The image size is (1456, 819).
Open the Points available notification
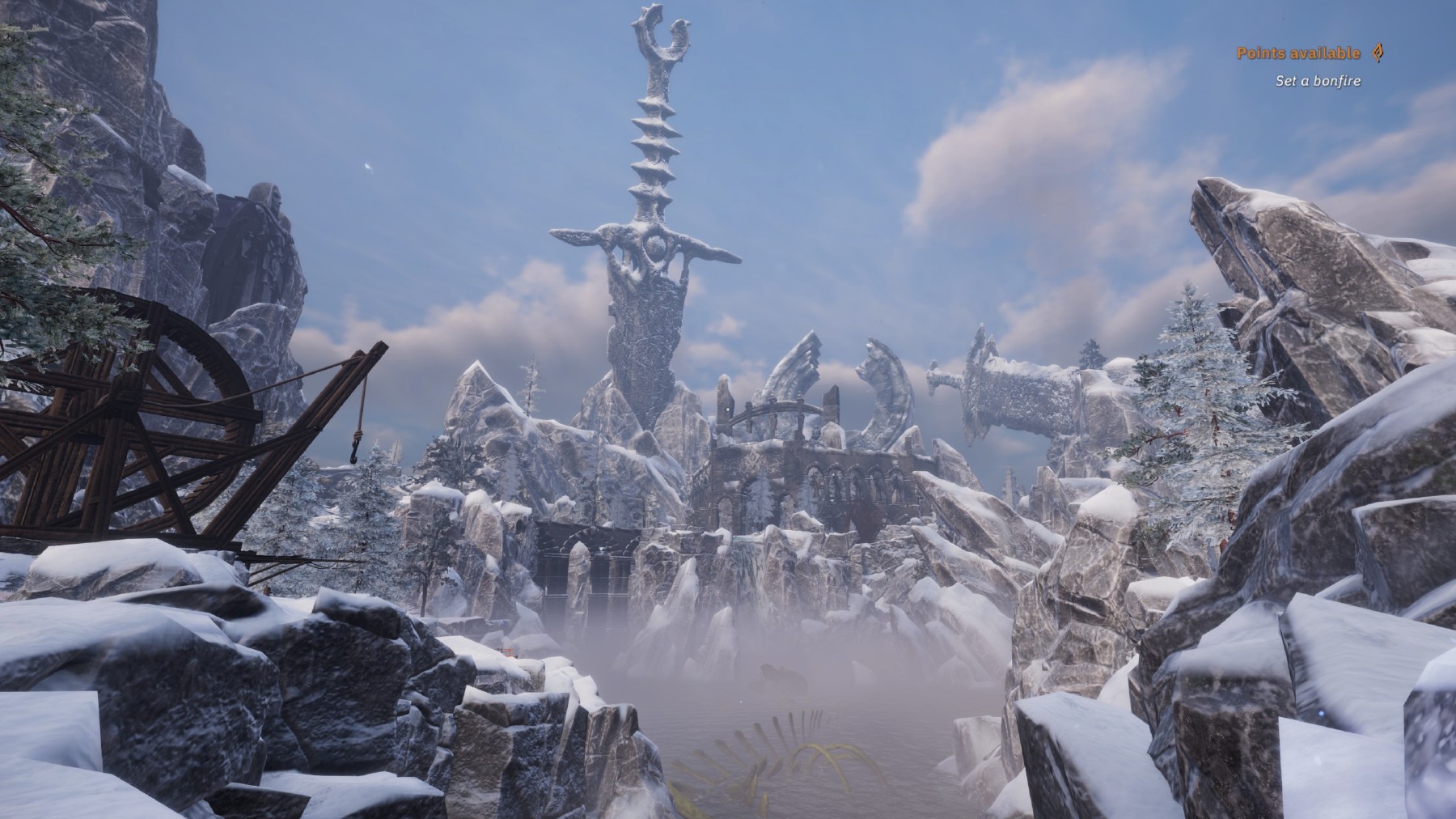(x=1298, y=53)
